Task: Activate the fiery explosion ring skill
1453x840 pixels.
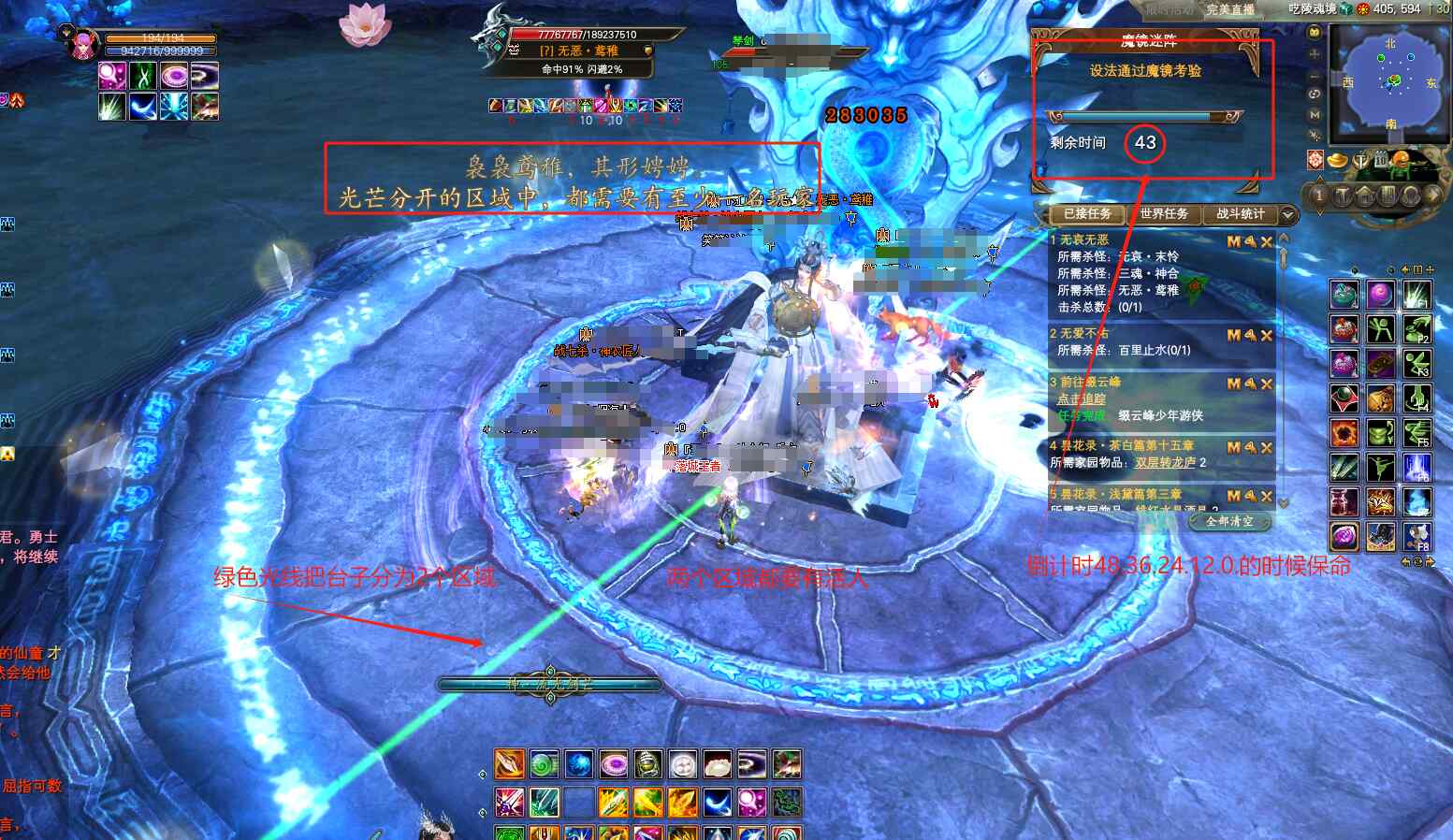Action: coord(1344,433)
